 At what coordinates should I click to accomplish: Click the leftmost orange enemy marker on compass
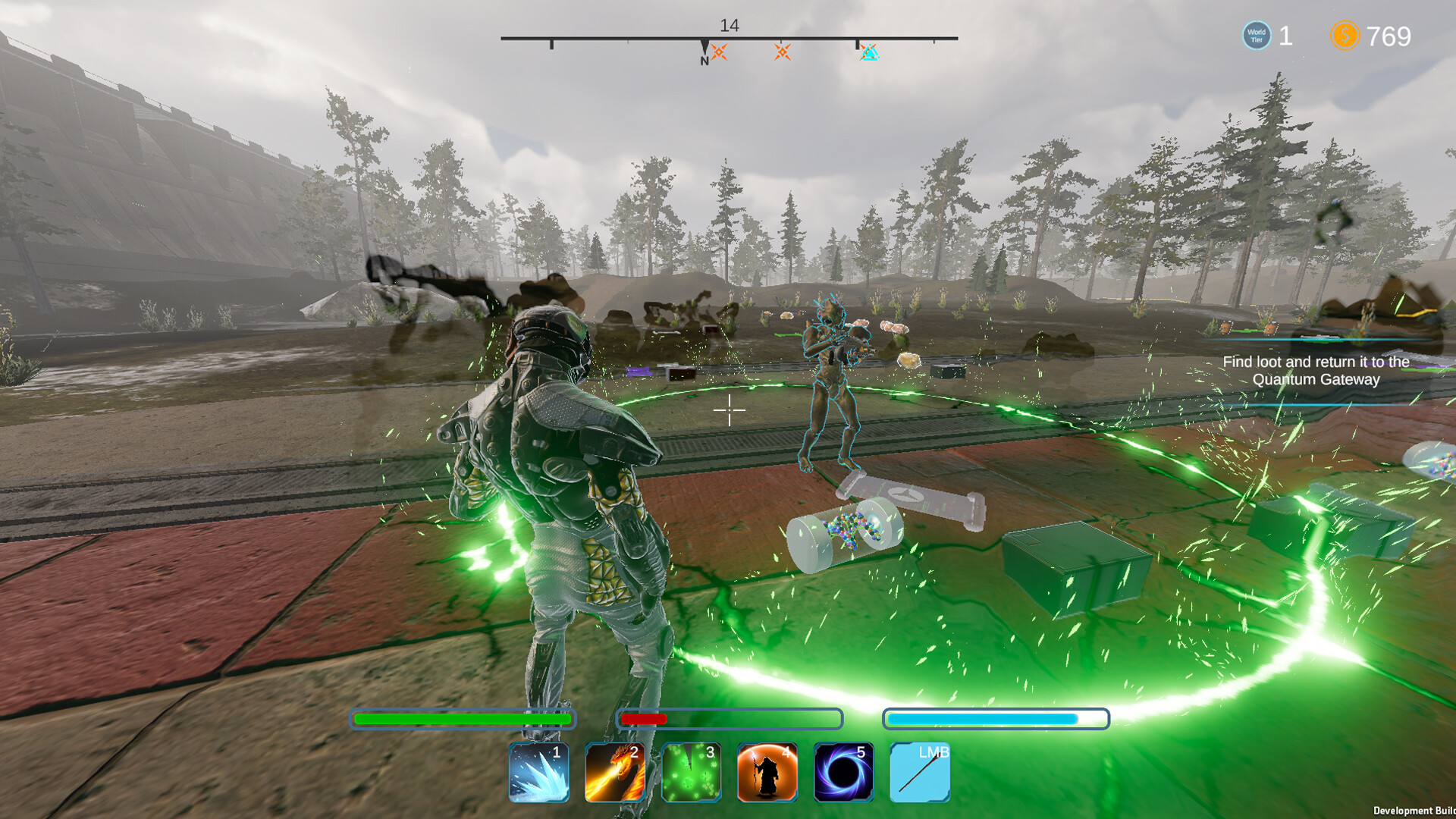[719, 52]
